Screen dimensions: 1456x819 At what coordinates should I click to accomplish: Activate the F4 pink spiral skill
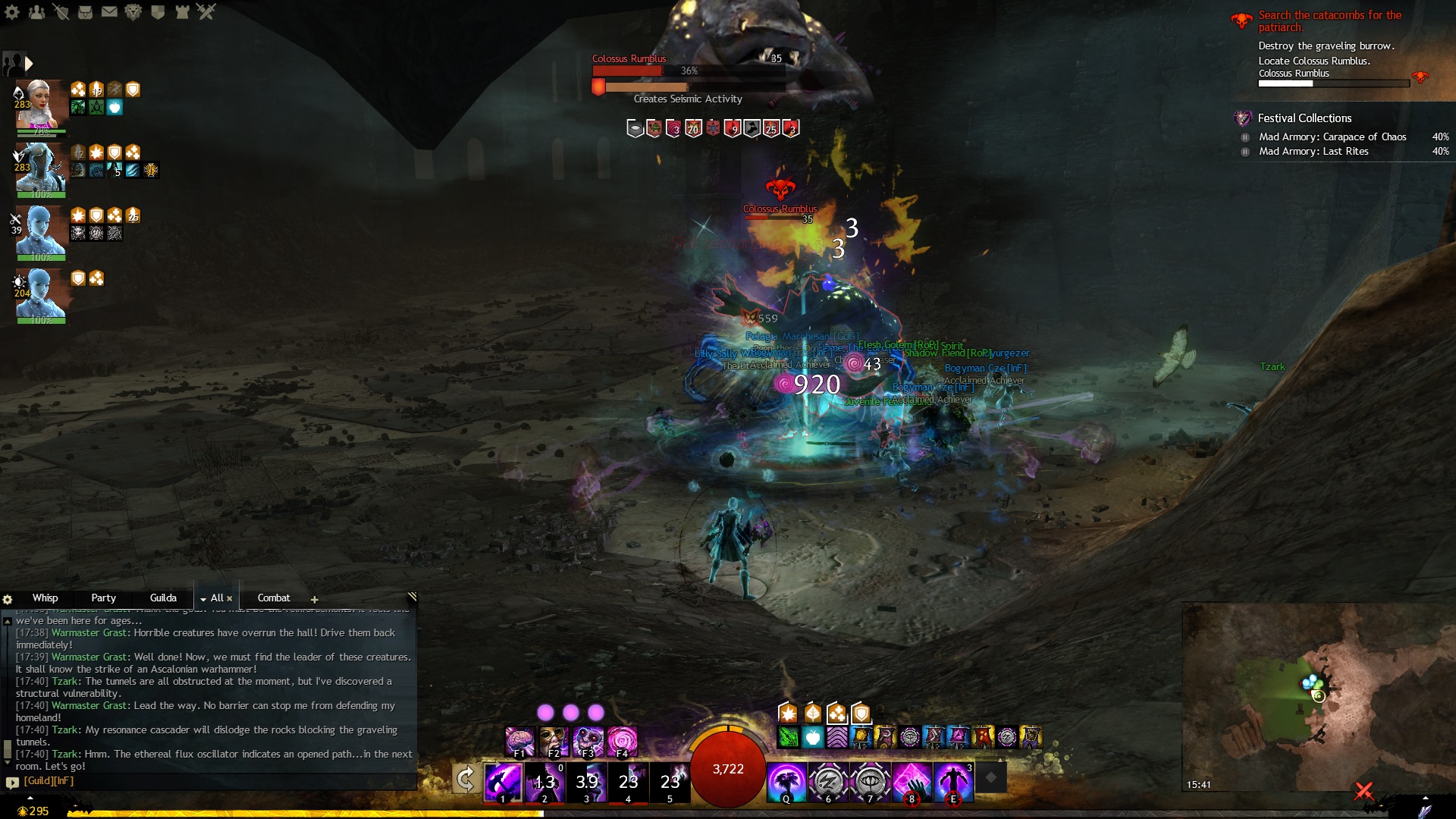(x=622, y=742)
